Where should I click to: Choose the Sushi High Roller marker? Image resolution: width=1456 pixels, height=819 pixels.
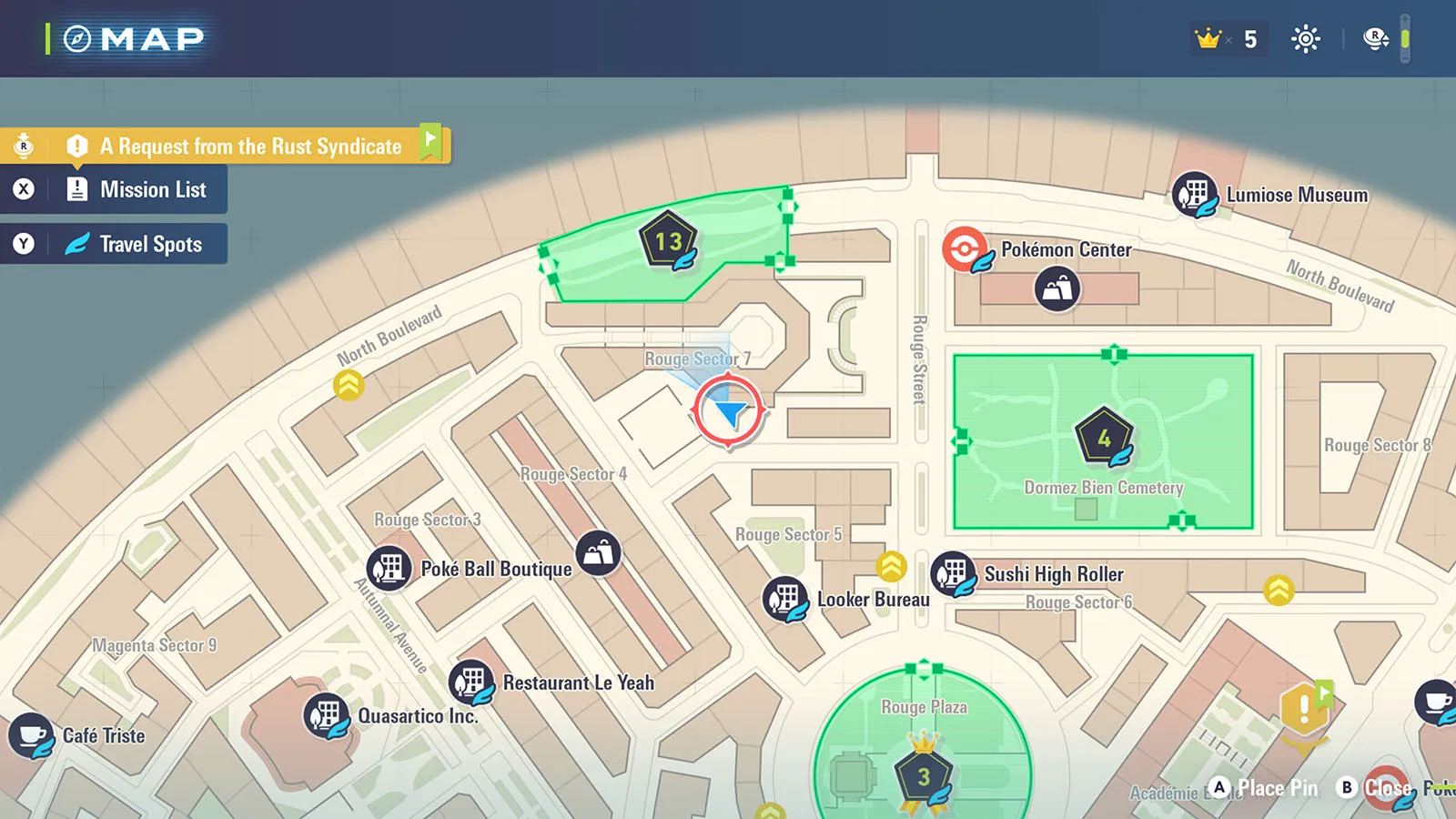(x=953, y=574)
